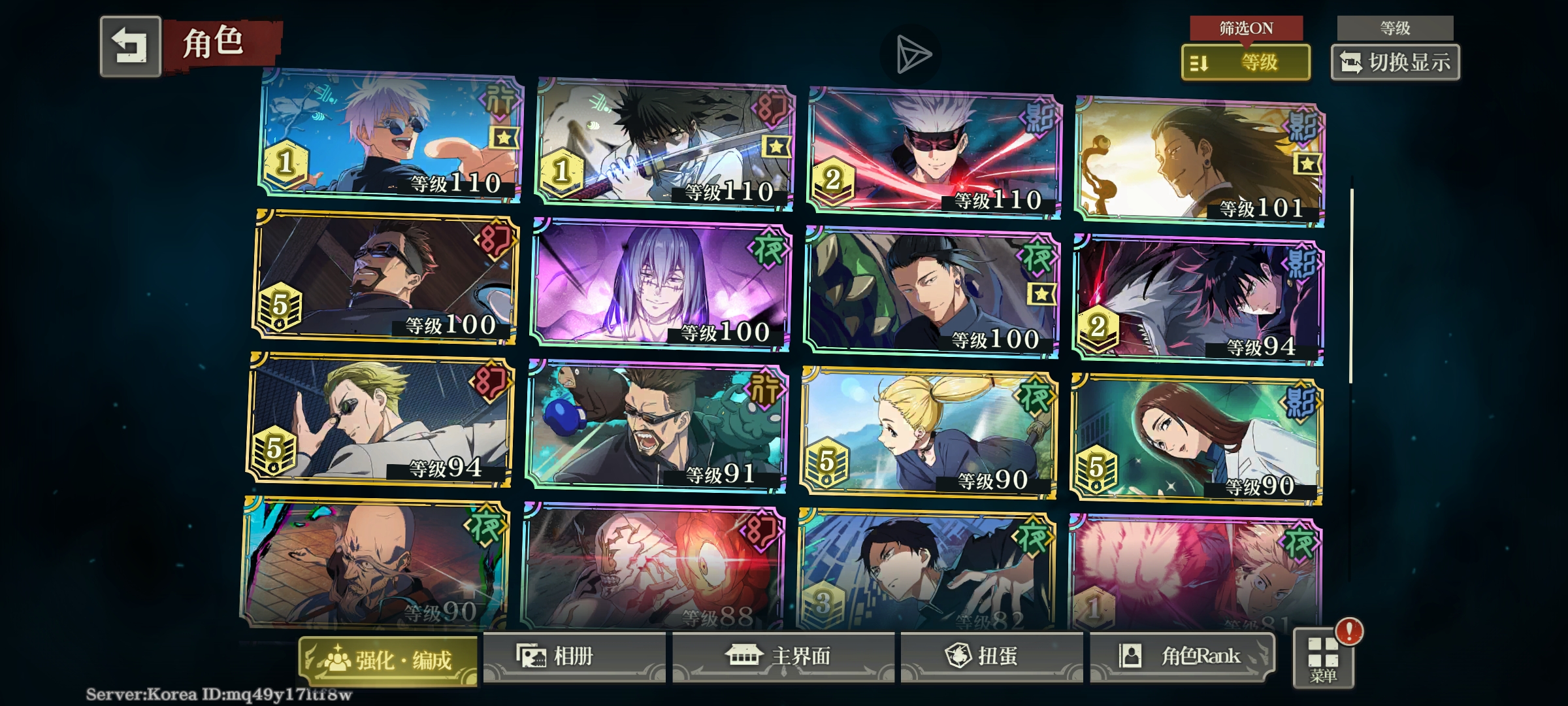This screenshot has width=1568, height=706.
Task: Choose the level 94 Megumi with wolf card
Action: [x=1198, y=299]
